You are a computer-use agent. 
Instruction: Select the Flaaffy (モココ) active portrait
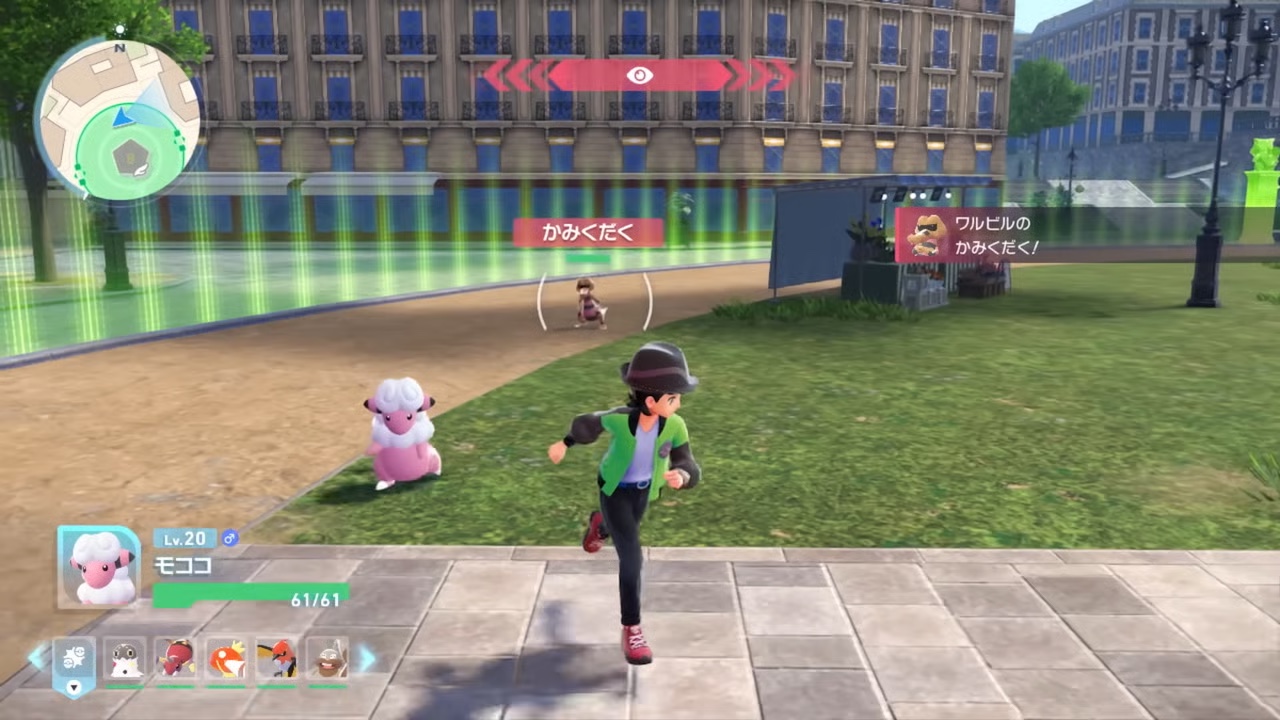(99, 567)
